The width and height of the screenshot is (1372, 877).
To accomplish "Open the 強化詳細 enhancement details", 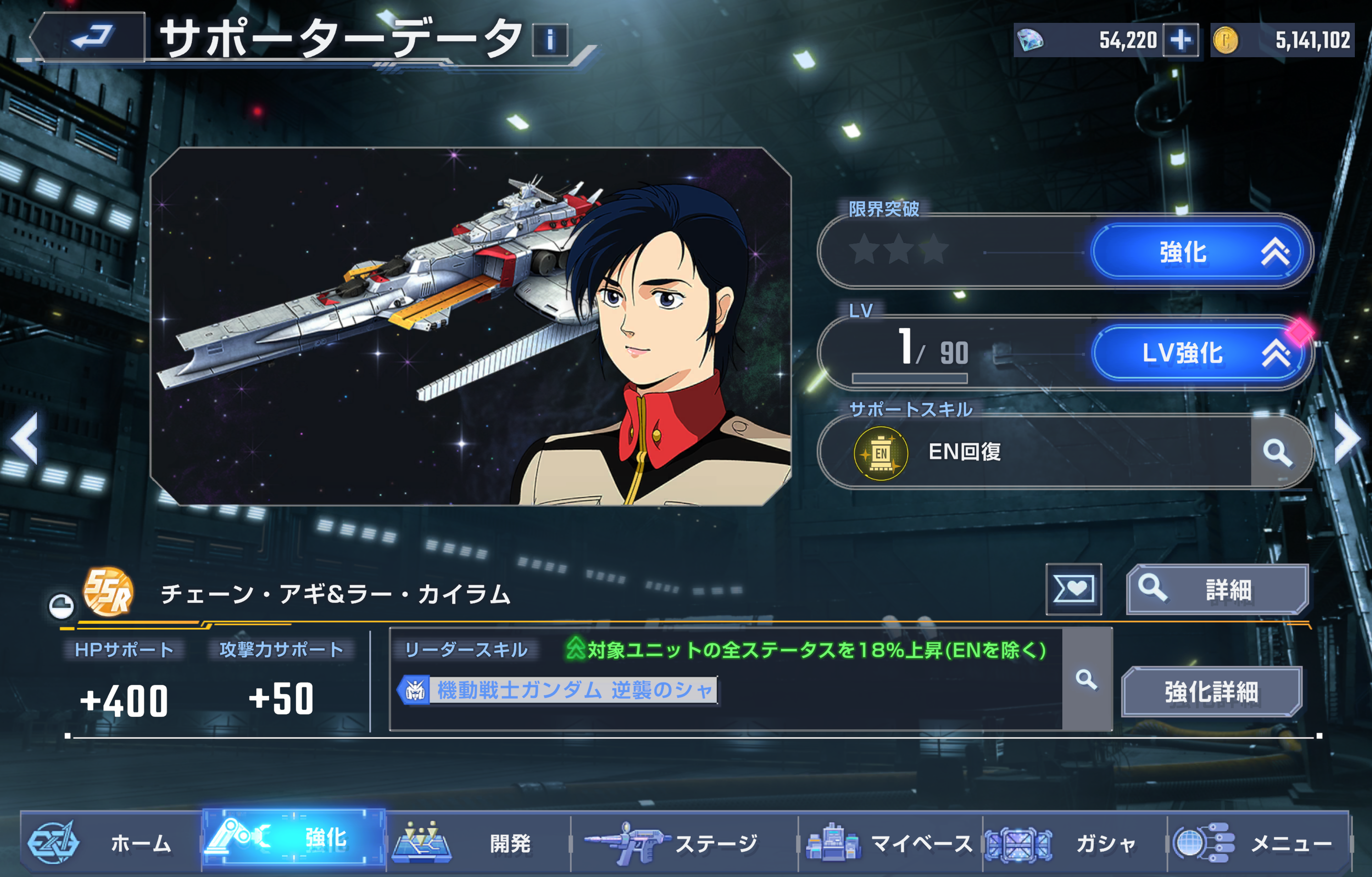I will (x=1211, y=692).
